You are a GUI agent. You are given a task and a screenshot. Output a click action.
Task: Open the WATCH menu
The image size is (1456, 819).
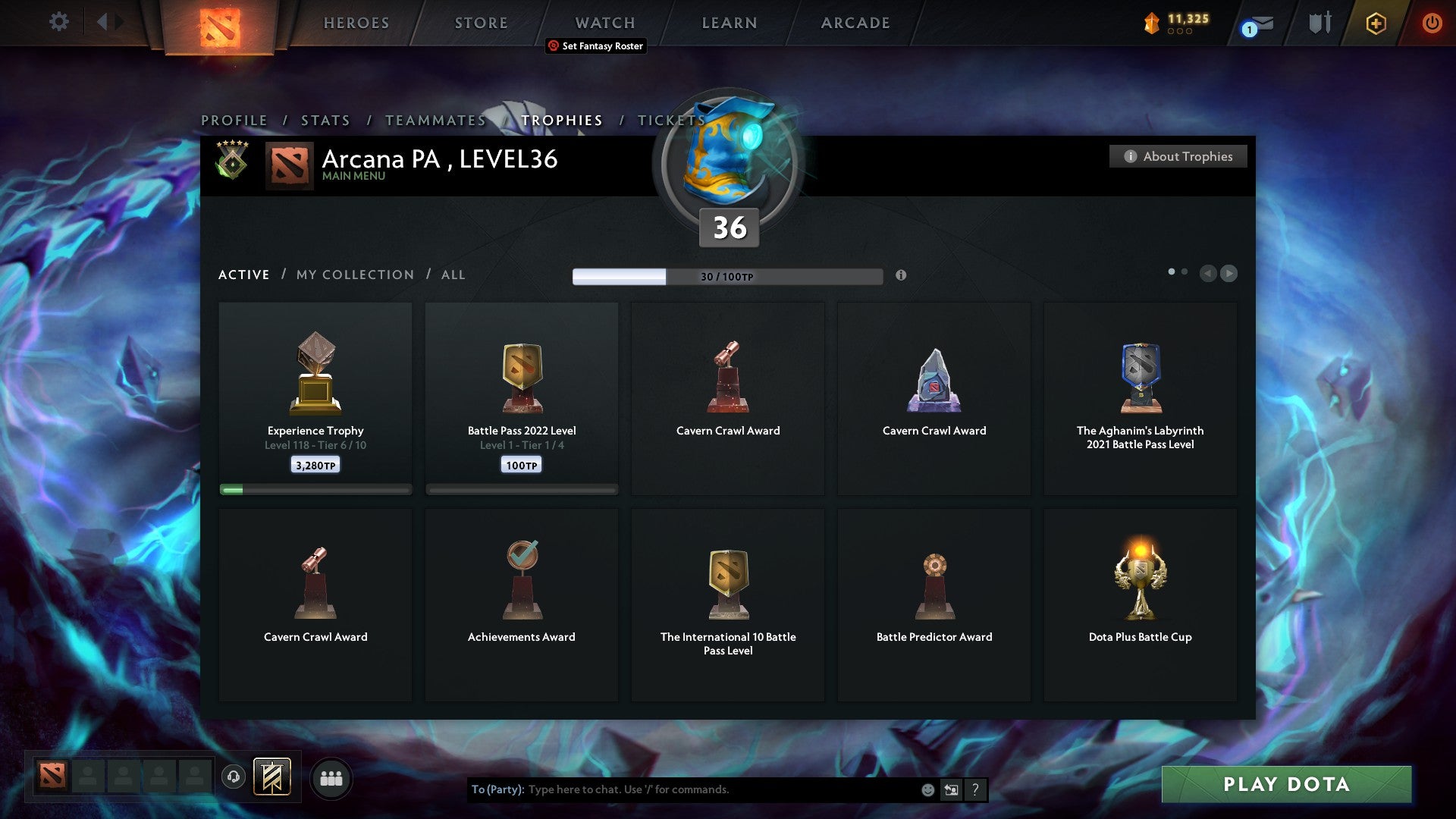(604, 22)
